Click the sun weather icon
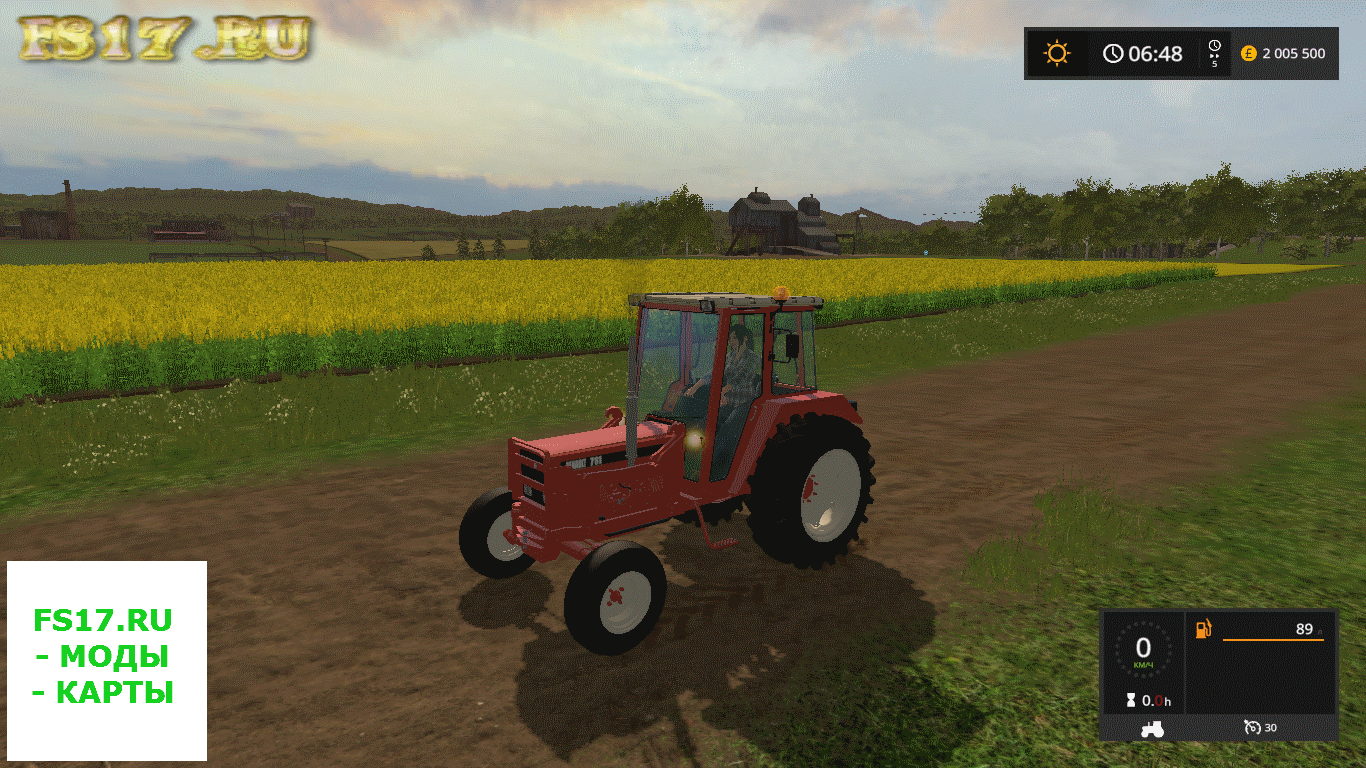The height and width of the screenshot is (768, 1366). click(1057, 53)
